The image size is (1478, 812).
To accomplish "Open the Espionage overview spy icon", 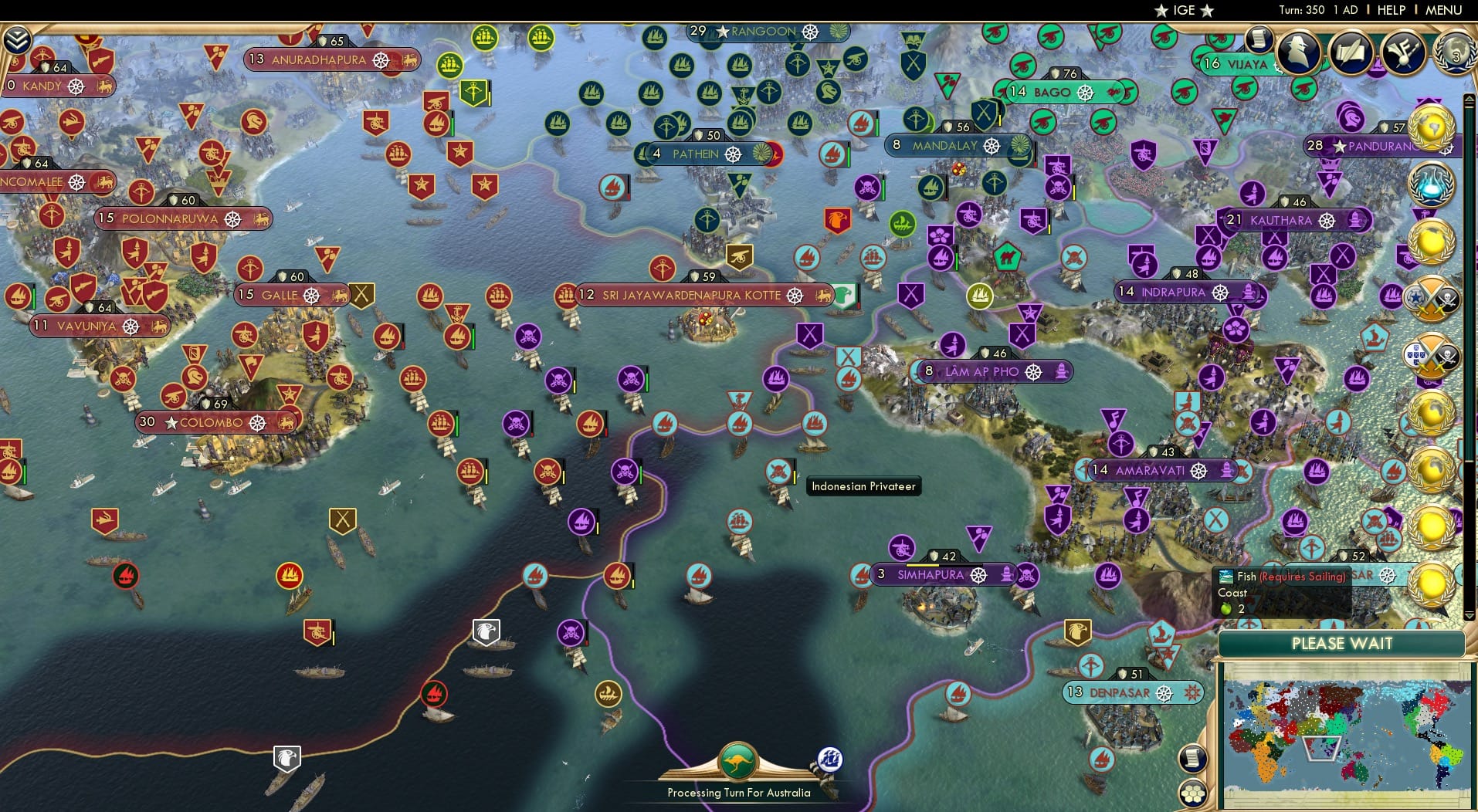I will tap(1297, 51).
